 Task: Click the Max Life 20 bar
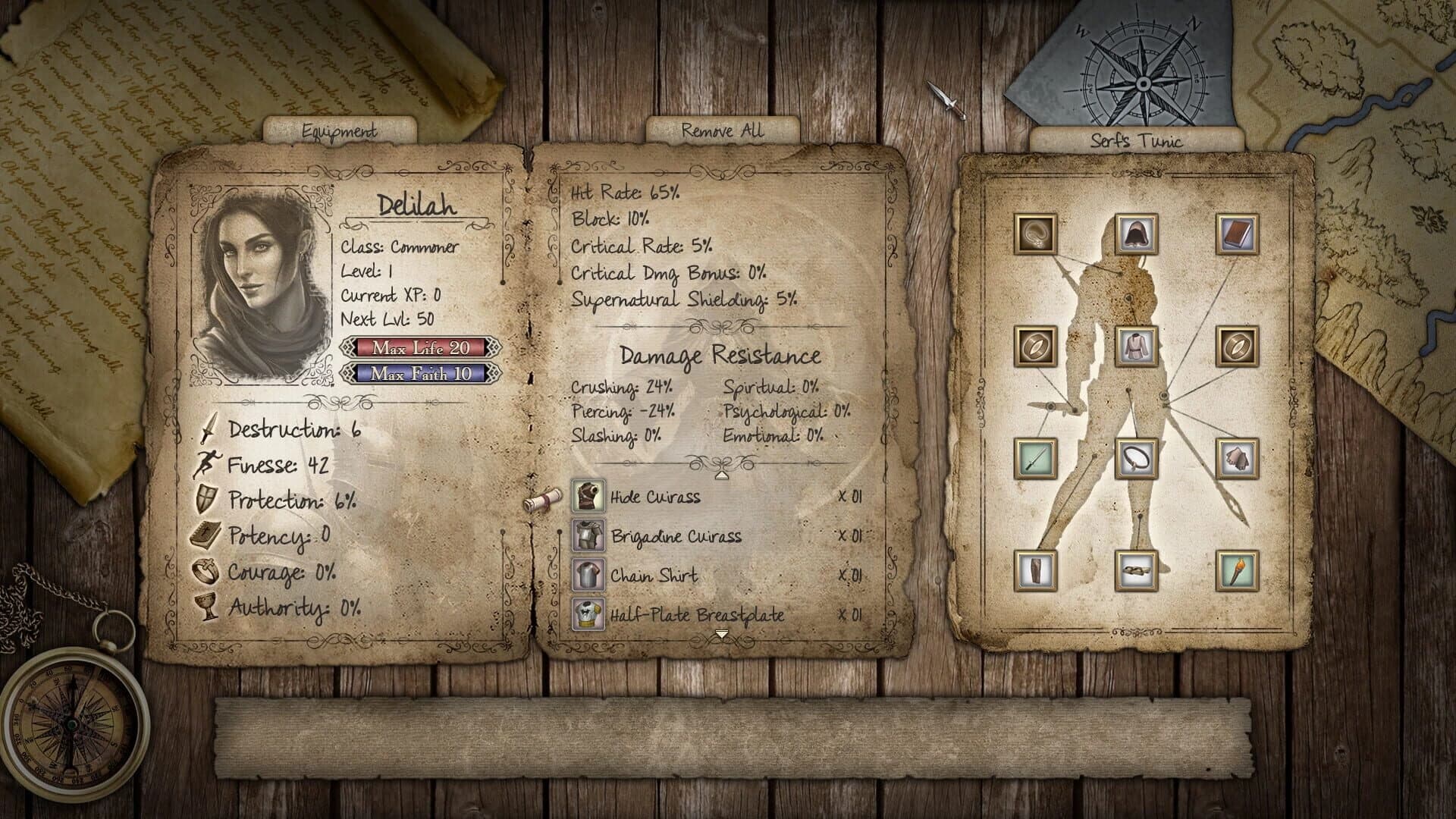[422, 349]
